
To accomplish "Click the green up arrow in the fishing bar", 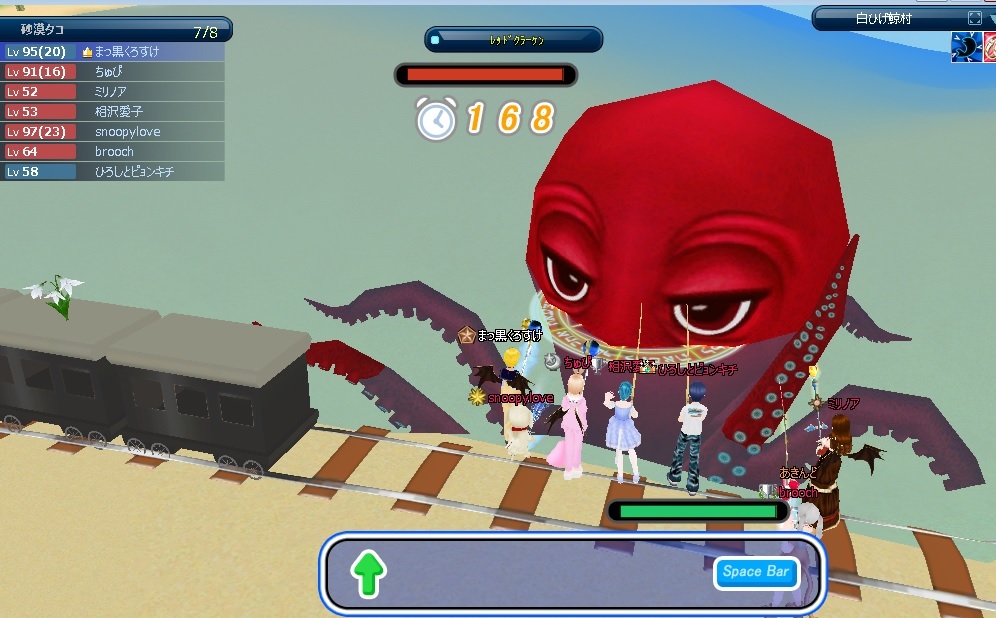I will pos(368,574).
